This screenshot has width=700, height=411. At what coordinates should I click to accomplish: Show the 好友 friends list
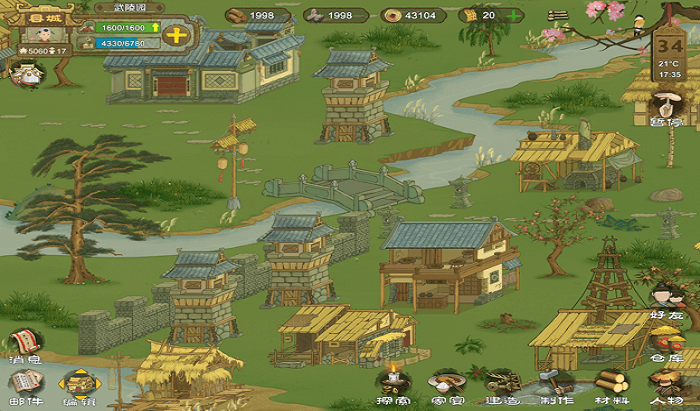[x=665, y=300]
